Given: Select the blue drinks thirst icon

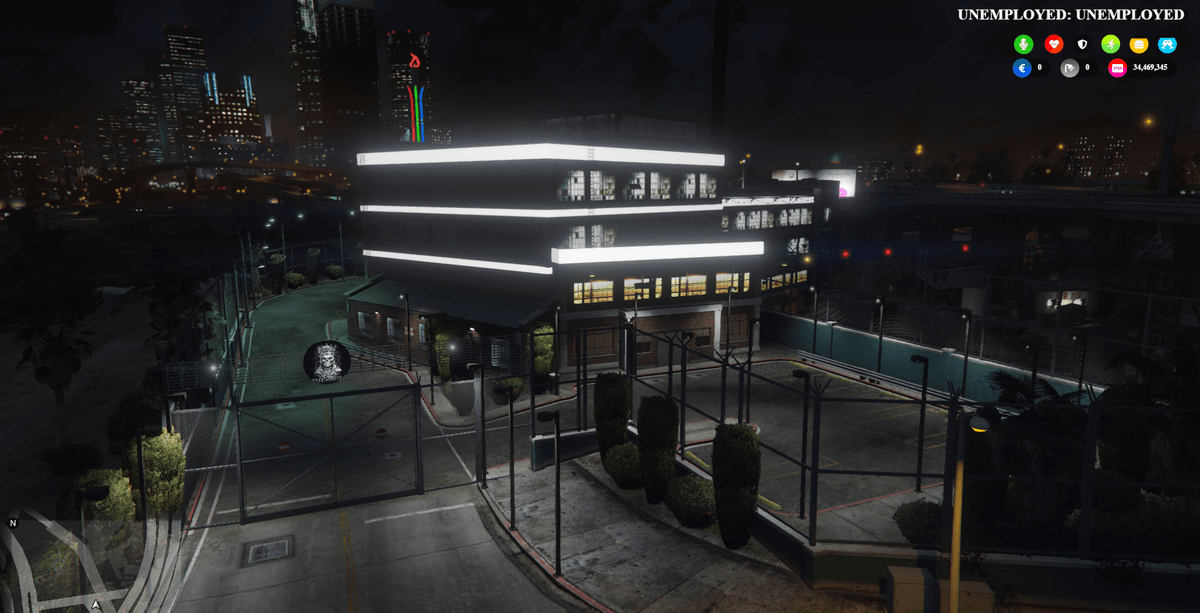Looking at the screenshot, I should coord(1167,44).
